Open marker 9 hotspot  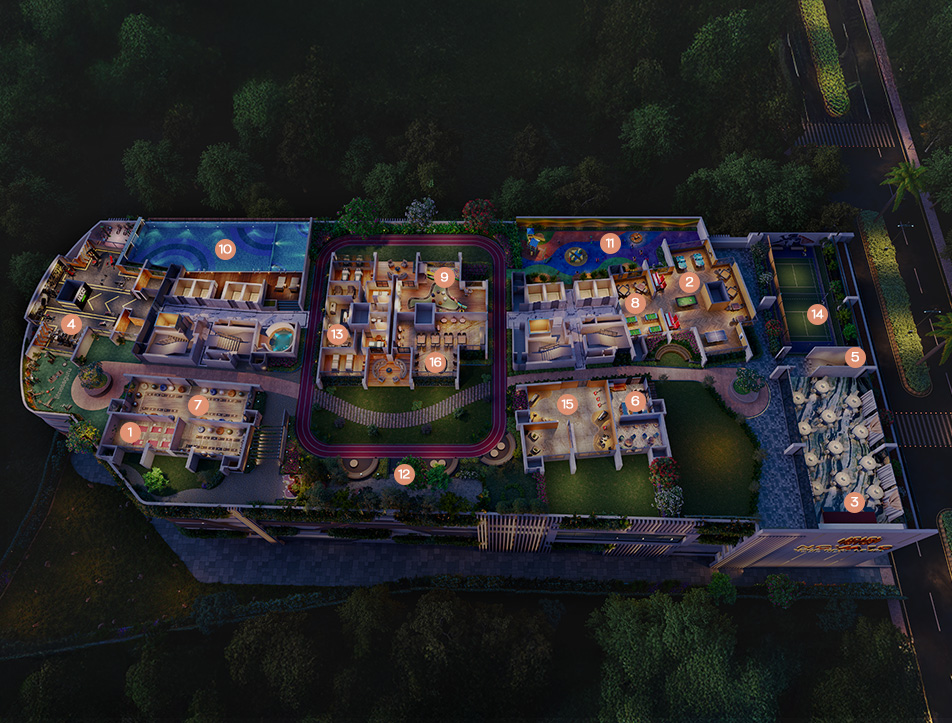pos(445,275)
